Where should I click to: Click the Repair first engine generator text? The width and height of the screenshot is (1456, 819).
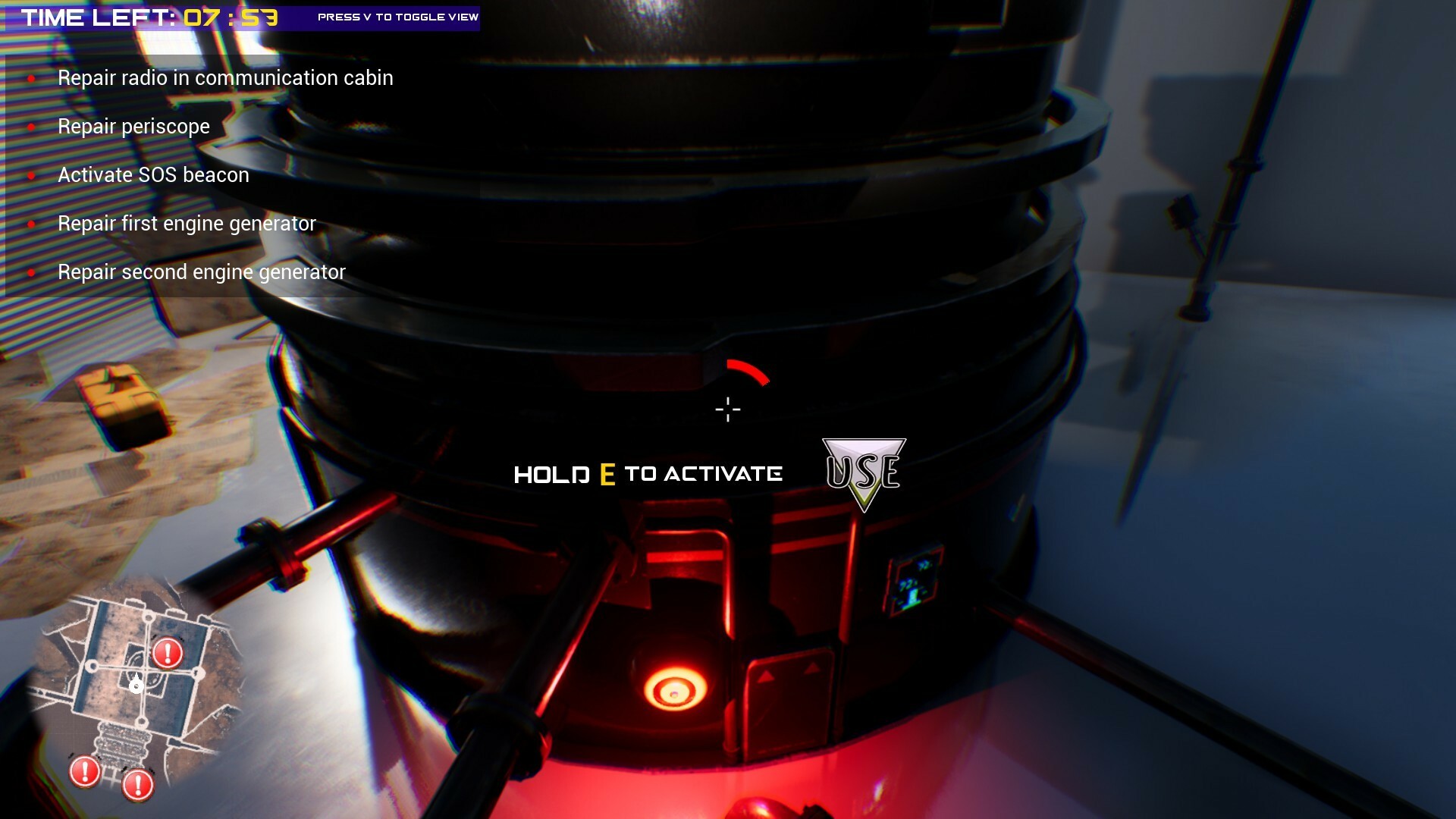(x=187, y=223)
